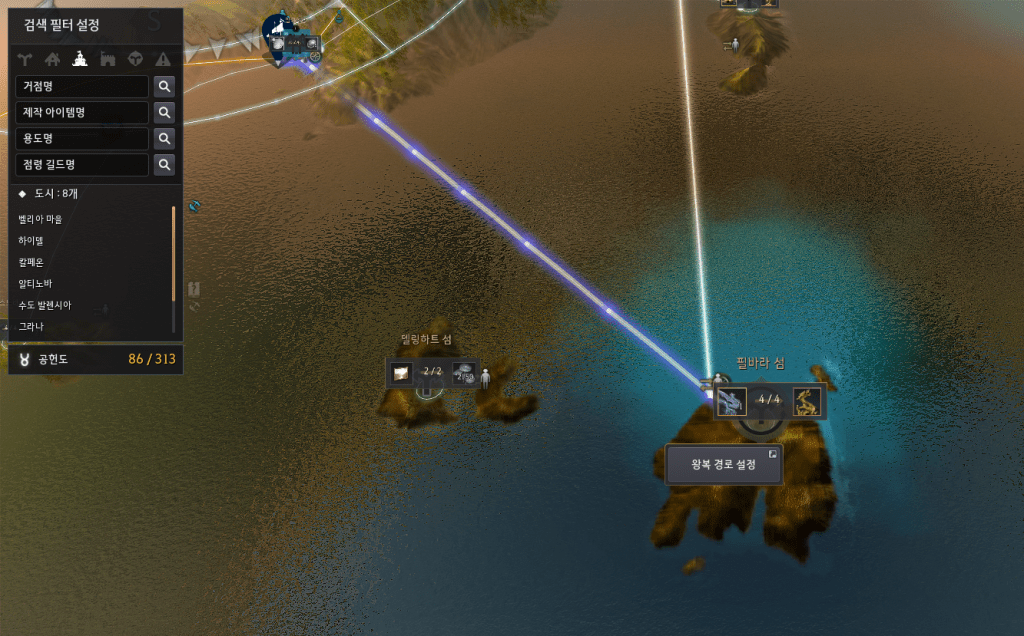Choose 하이델 from the city list

pyautogui.click(x=31, y=241)
